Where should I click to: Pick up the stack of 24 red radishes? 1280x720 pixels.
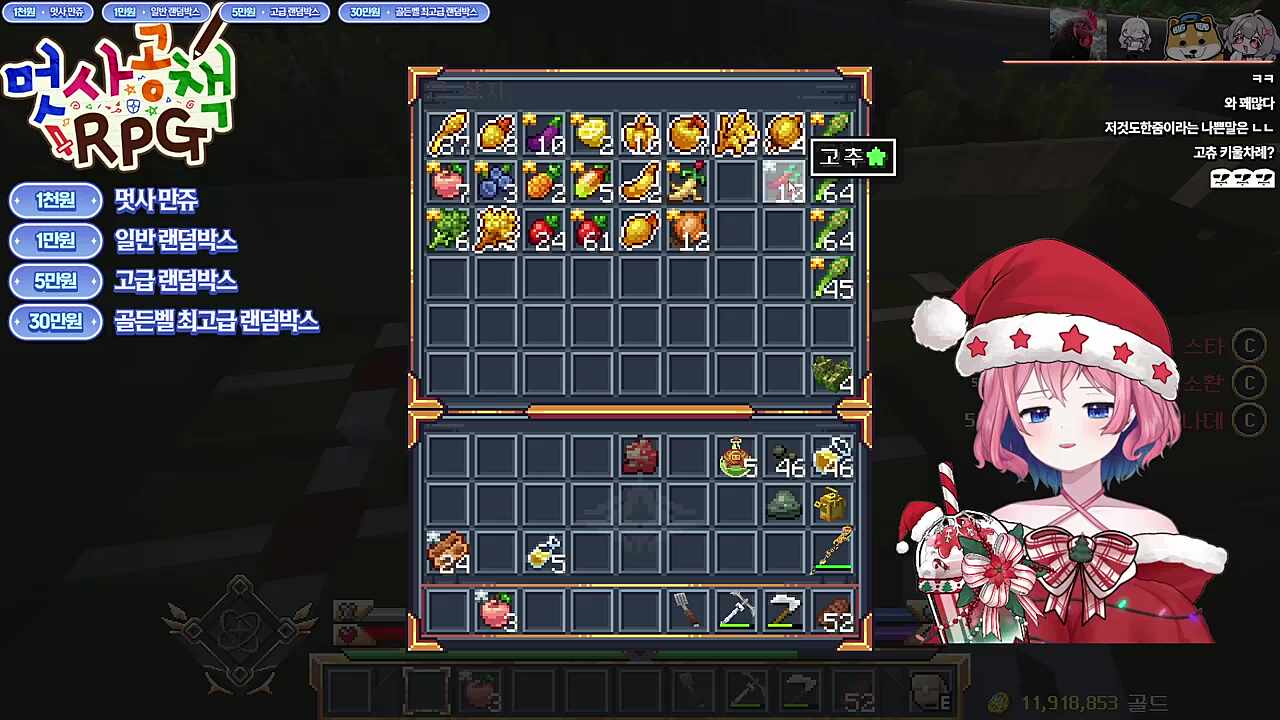[544, 229]
